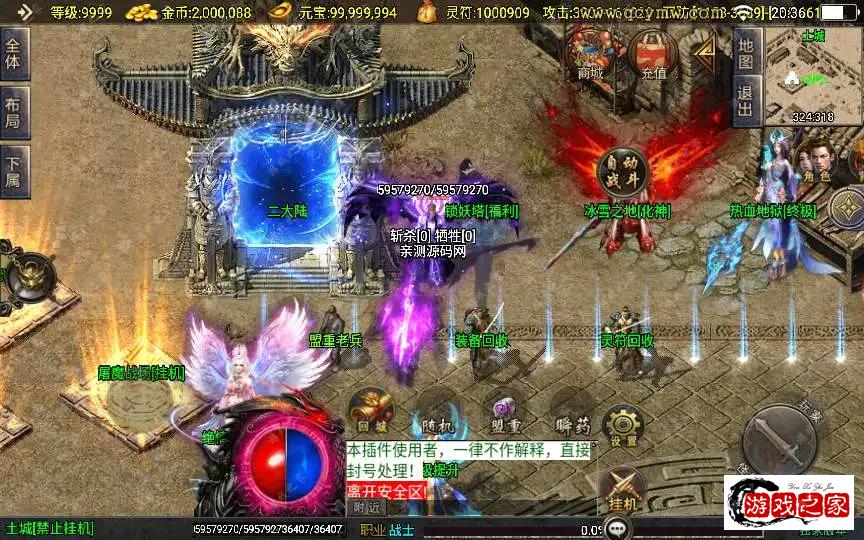
Task: Select the 全体 tab
Action: coord(13,54)
